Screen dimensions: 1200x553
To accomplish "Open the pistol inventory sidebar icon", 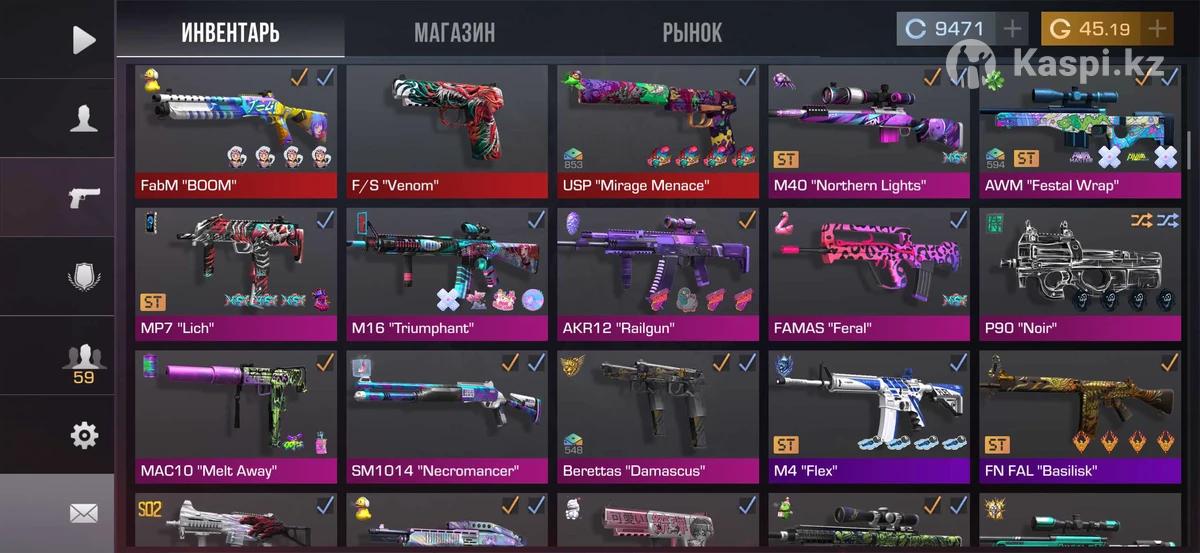I will coord(83,197).
